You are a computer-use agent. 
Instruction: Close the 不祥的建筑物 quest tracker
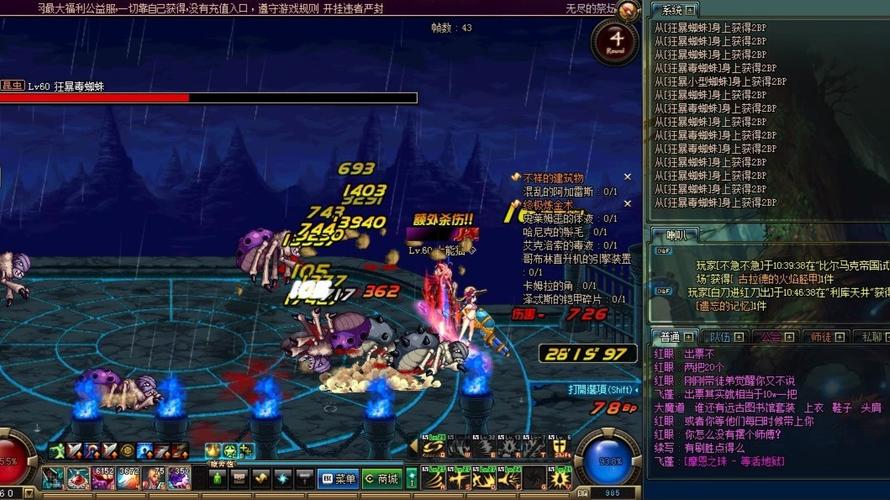tap(629, 177)
